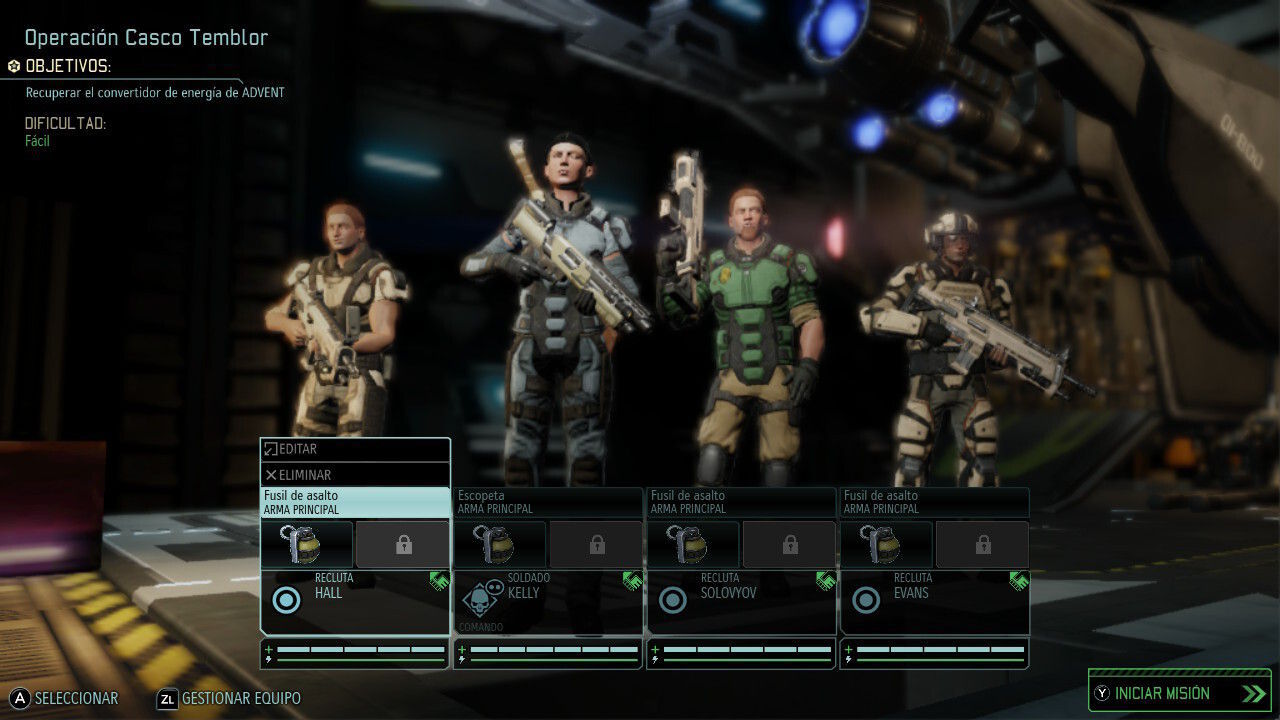Select Evans's Fusil de asalto weapon slot
This screenshot has width=1280, height=720.
coord(934,502)
